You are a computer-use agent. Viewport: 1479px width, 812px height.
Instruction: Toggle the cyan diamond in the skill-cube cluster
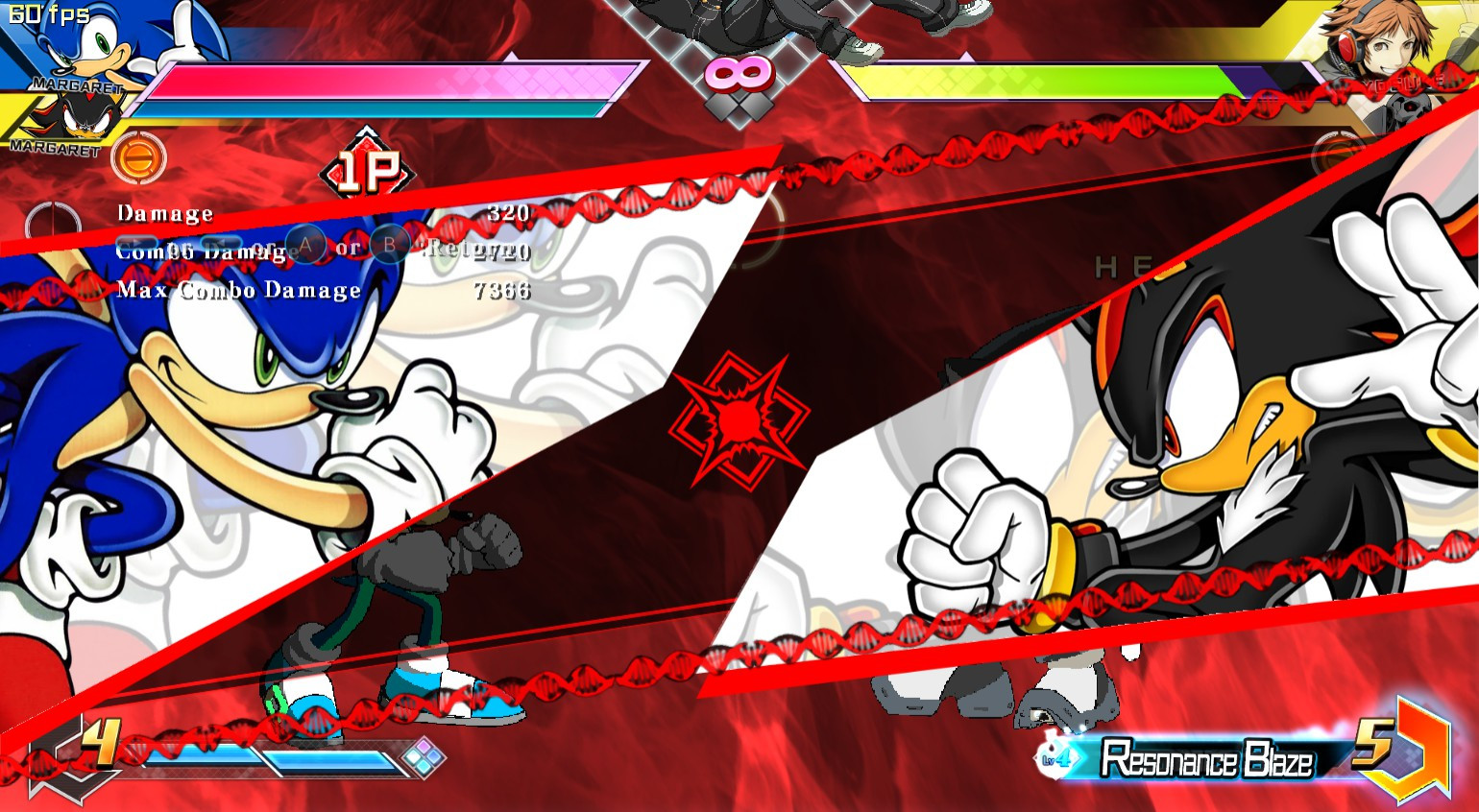point(424,767)
